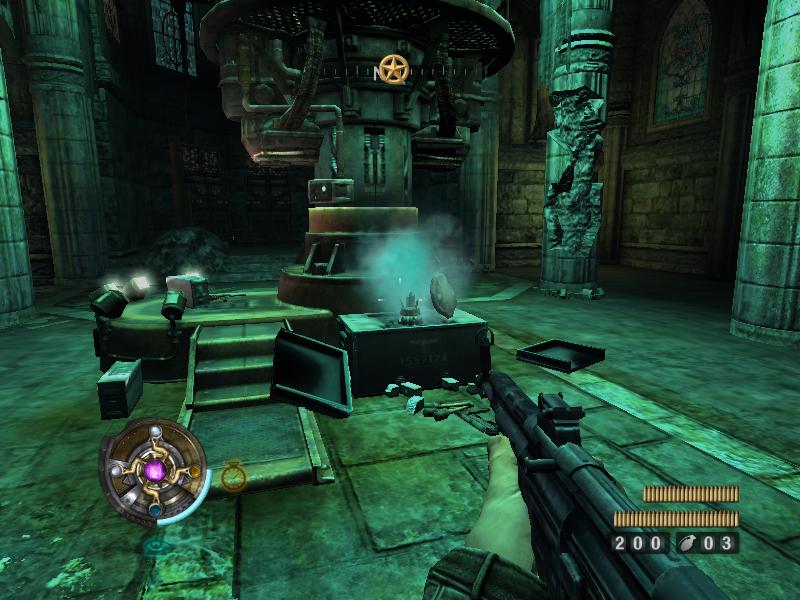Select the Thule medallion veil power dial
This screenshot has width=800, height=600.
coord(153,470)
